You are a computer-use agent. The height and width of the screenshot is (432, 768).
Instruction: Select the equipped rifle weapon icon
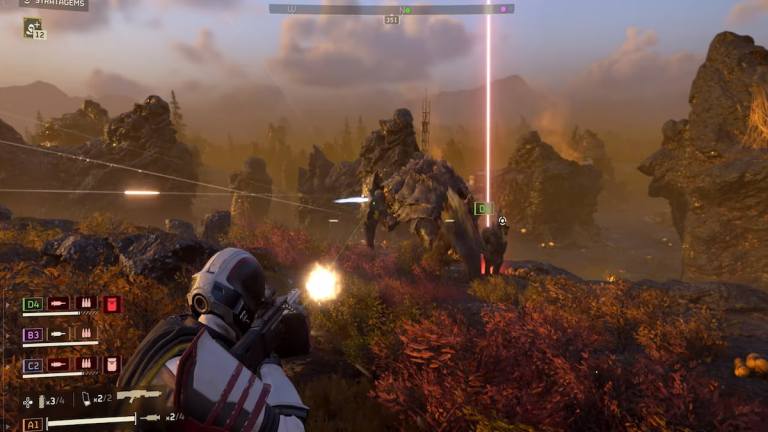139,395
